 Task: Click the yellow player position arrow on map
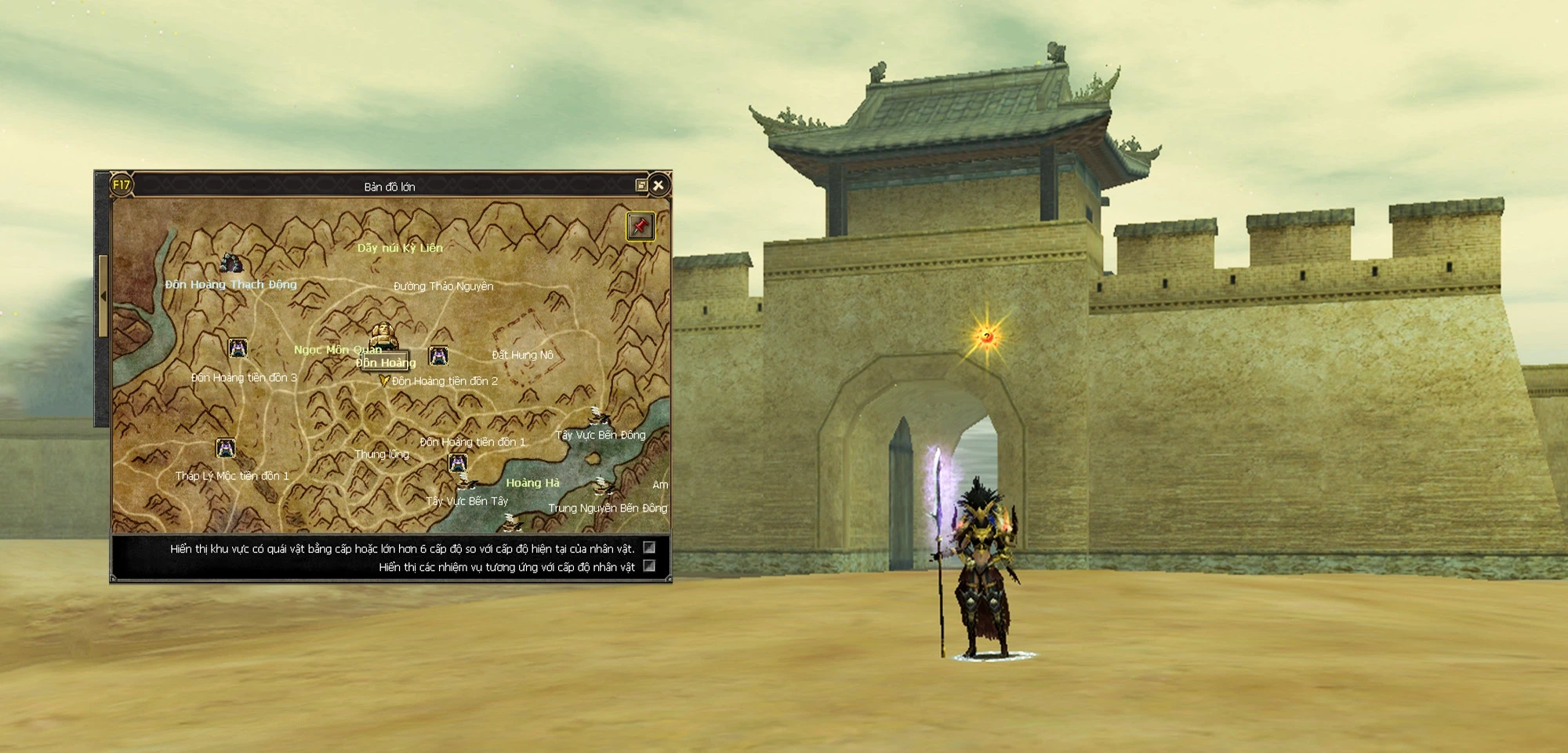[384, 380]
